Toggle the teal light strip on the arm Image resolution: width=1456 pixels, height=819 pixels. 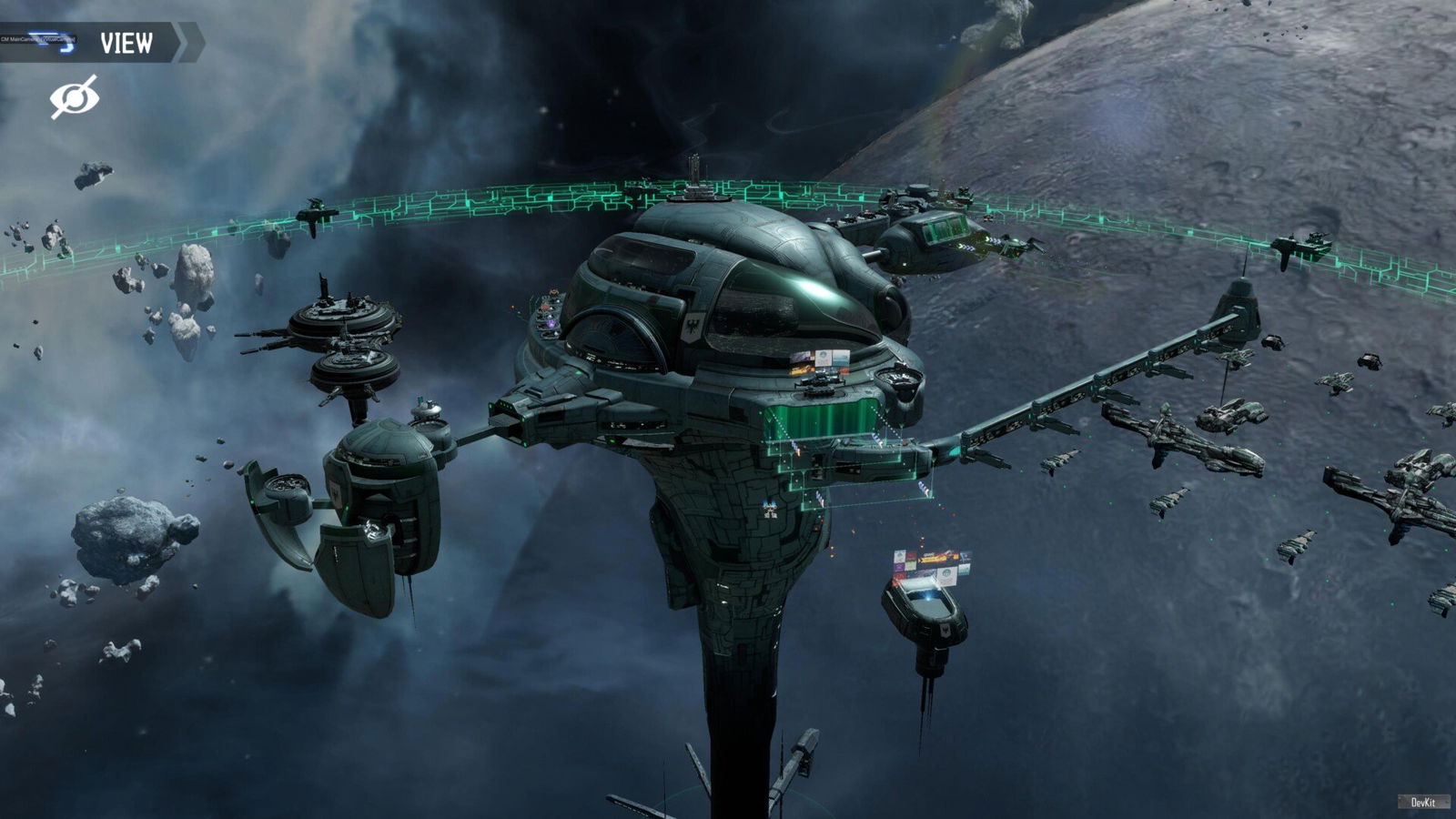[953, 451]
